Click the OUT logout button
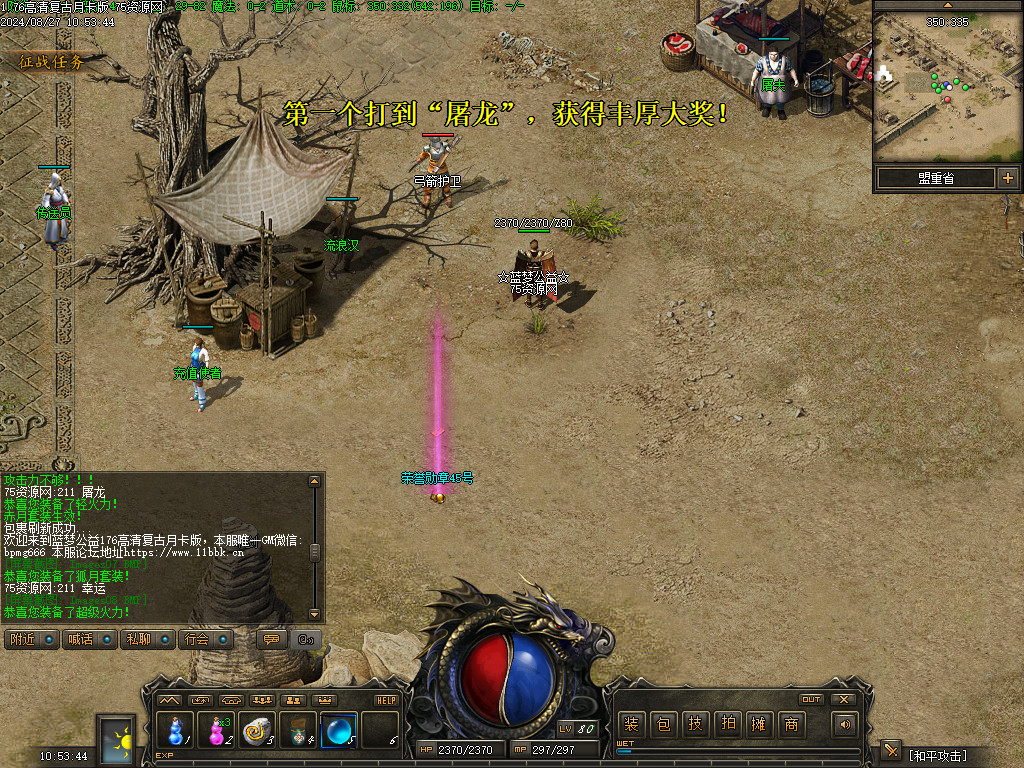This screenshot has width=1024, height=768. [811, 699]
